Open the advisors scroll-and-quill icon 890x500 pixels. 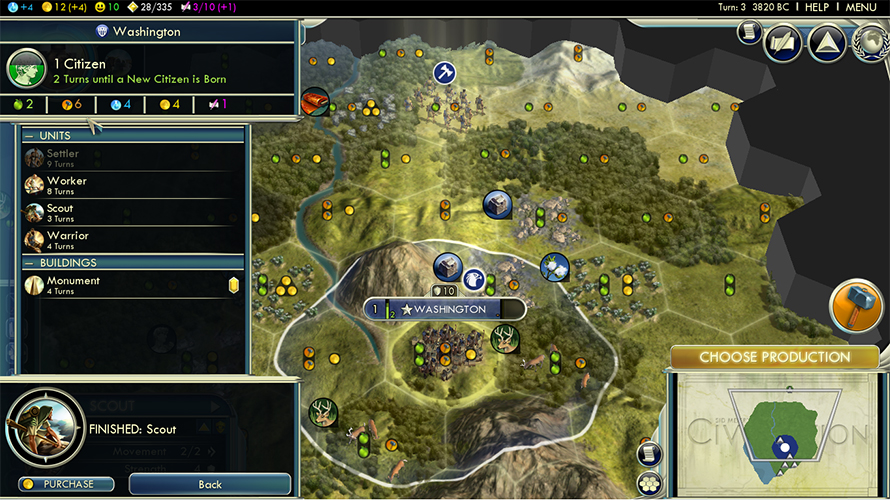pos(784,42)
